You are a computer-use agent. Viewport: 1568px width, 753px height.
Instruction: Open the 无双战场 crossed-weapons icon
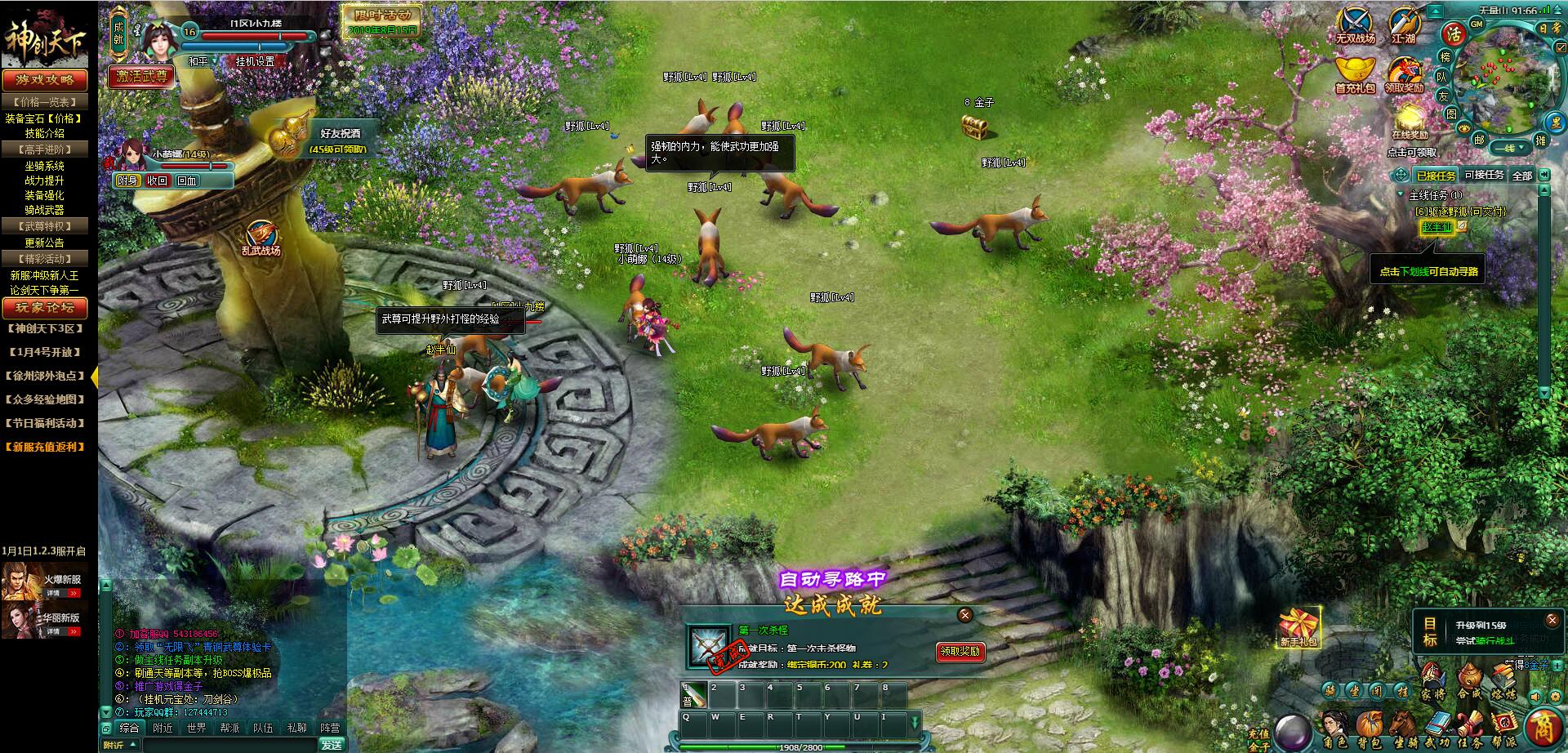click(1356, 20)
